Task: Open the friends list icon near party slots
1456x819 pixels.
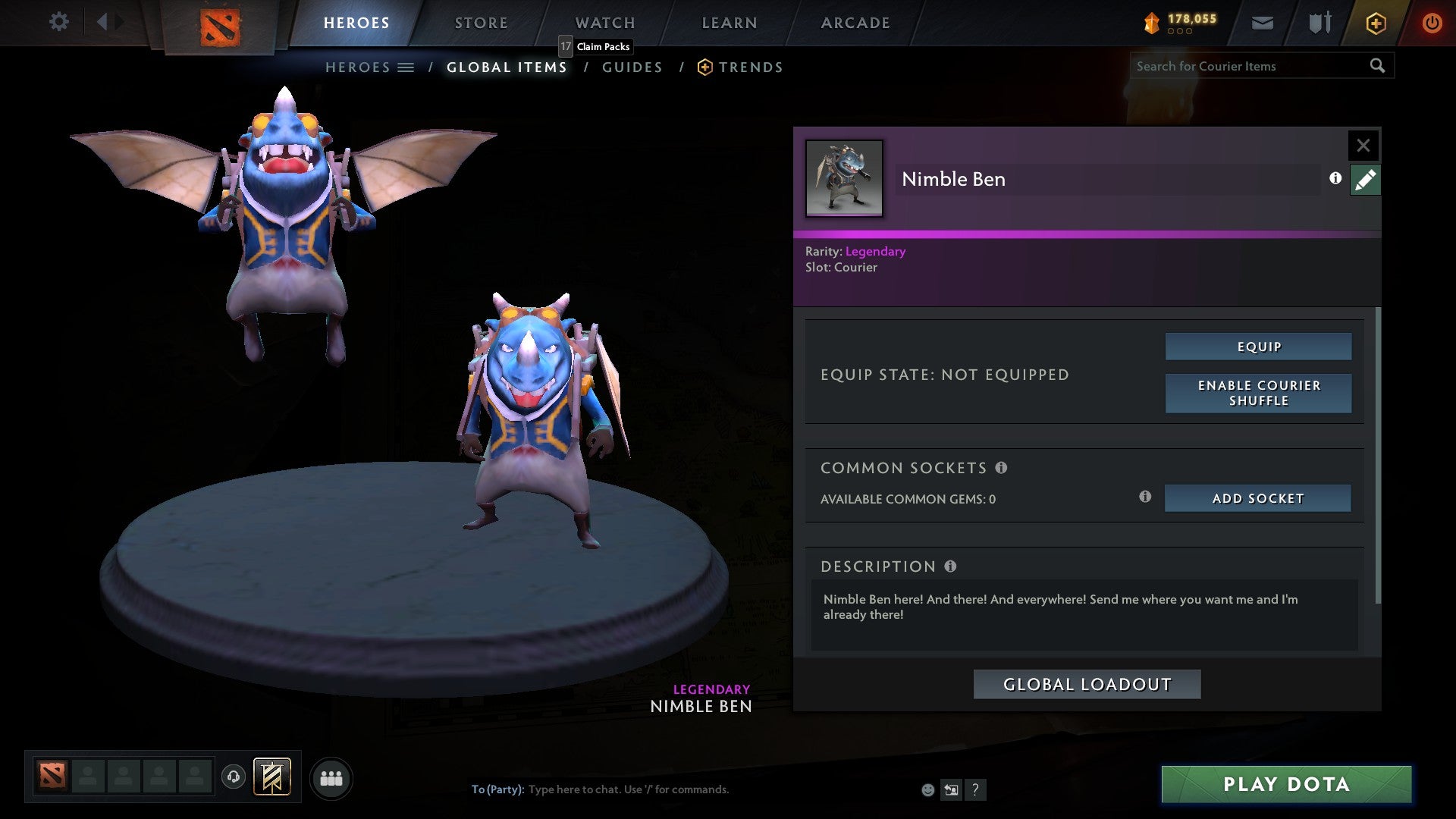Action: tap(331, 777)
